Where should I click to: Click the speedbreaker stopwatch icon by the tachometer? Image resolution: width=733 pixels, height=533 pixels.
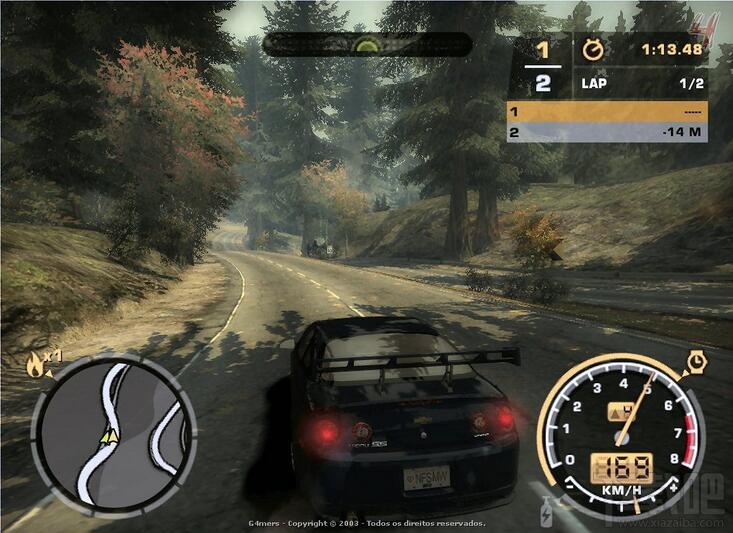pos(696,361)
